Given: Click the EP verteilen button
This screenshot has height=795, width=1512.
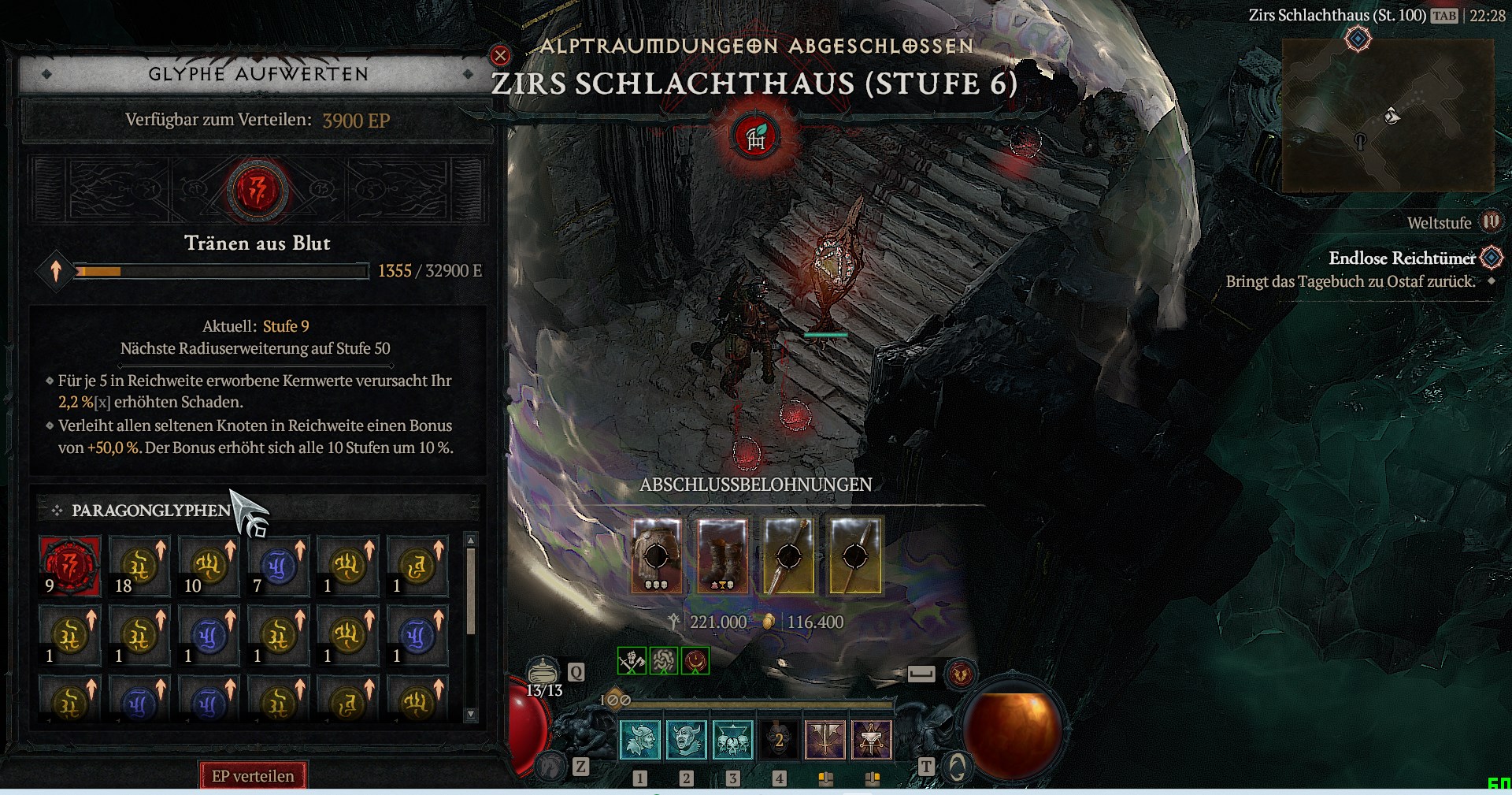Looking at the screenshot, I should (253, 776).
